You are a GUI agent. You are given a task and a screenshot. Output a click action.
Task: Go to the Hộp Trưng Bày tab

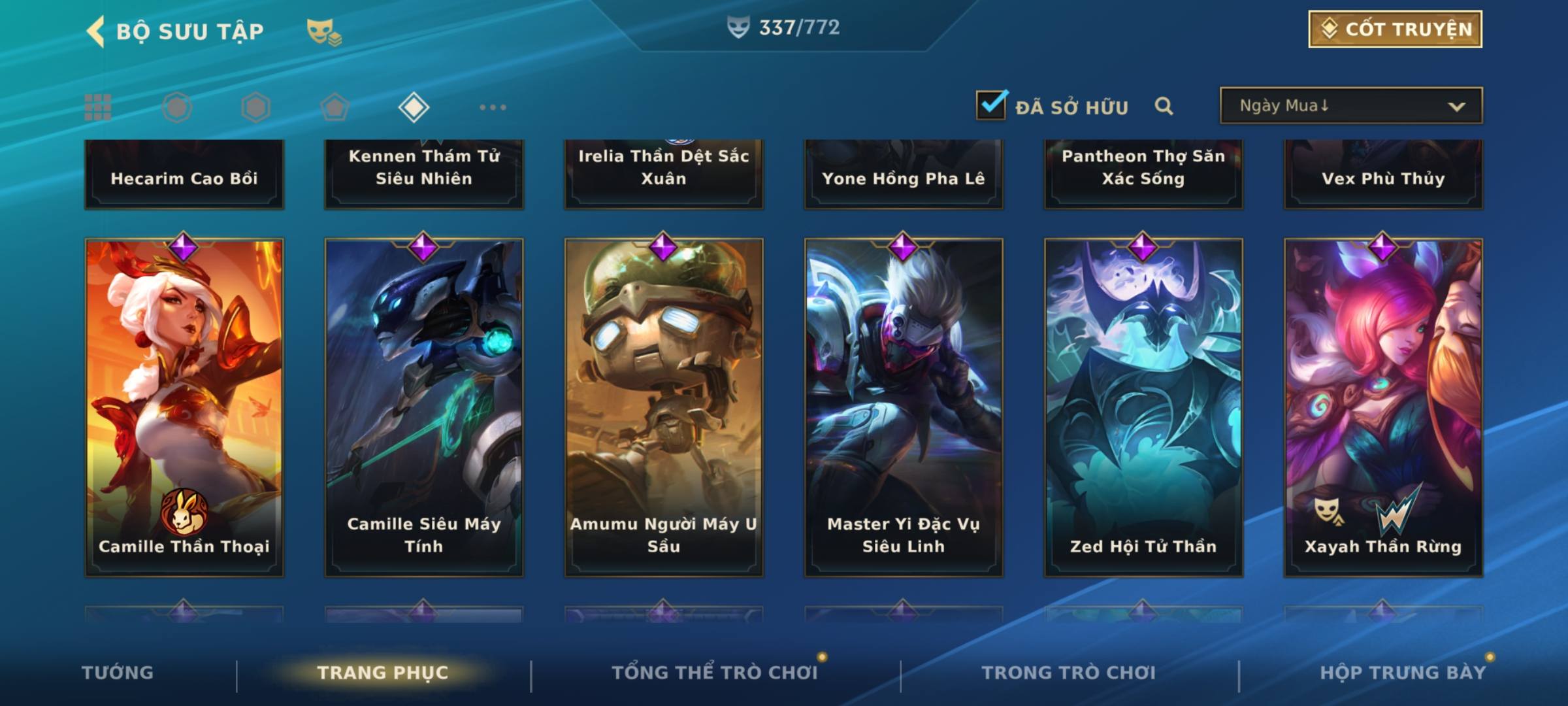click(1402, 673)
